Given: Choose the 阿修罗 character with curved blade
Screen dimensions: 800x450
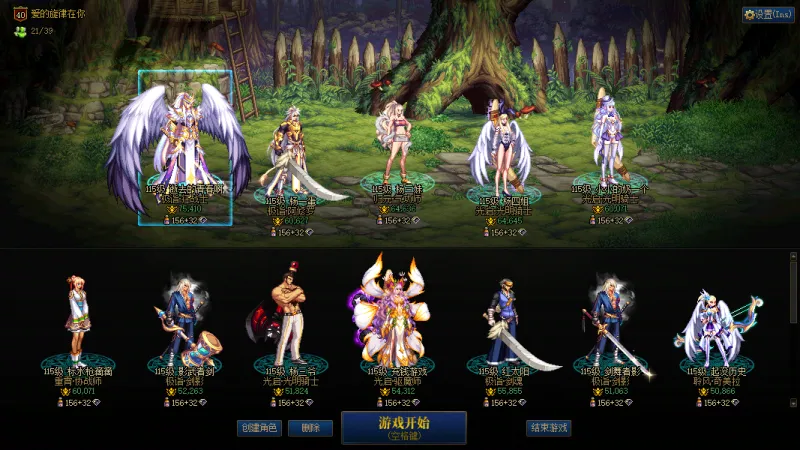Looking at the screenshot, I should (x=290, y=160).
